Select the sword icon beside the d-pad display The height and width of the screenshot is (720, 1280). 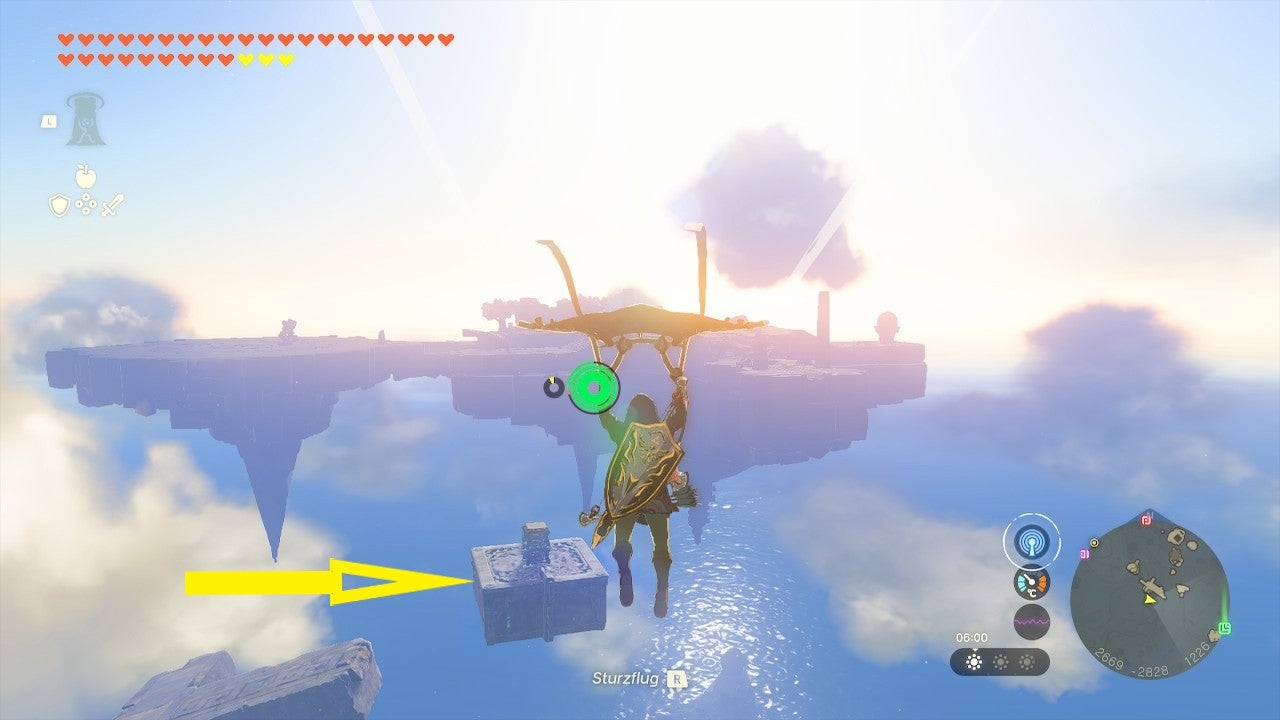tap(112, 205)
